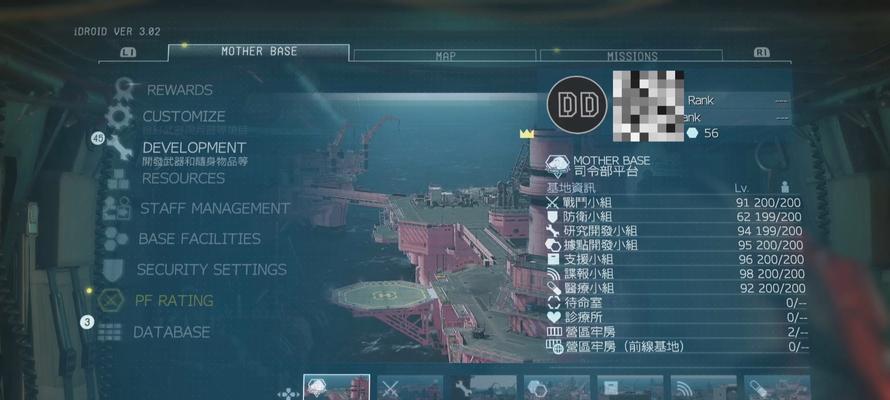Select the command platform thumbnail
The width and height of the screenshot is (890, 400).
pyautogui.click(x=337, y=387)
